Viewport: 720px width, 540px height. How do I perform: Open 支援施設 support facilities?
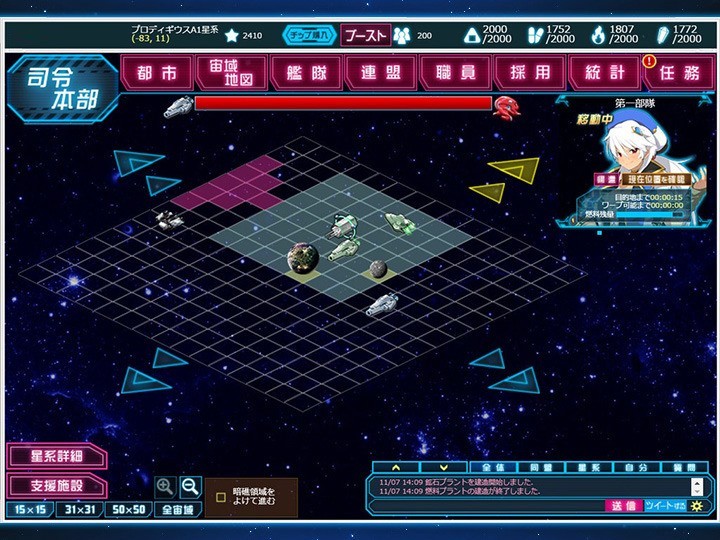click(56, 486)
